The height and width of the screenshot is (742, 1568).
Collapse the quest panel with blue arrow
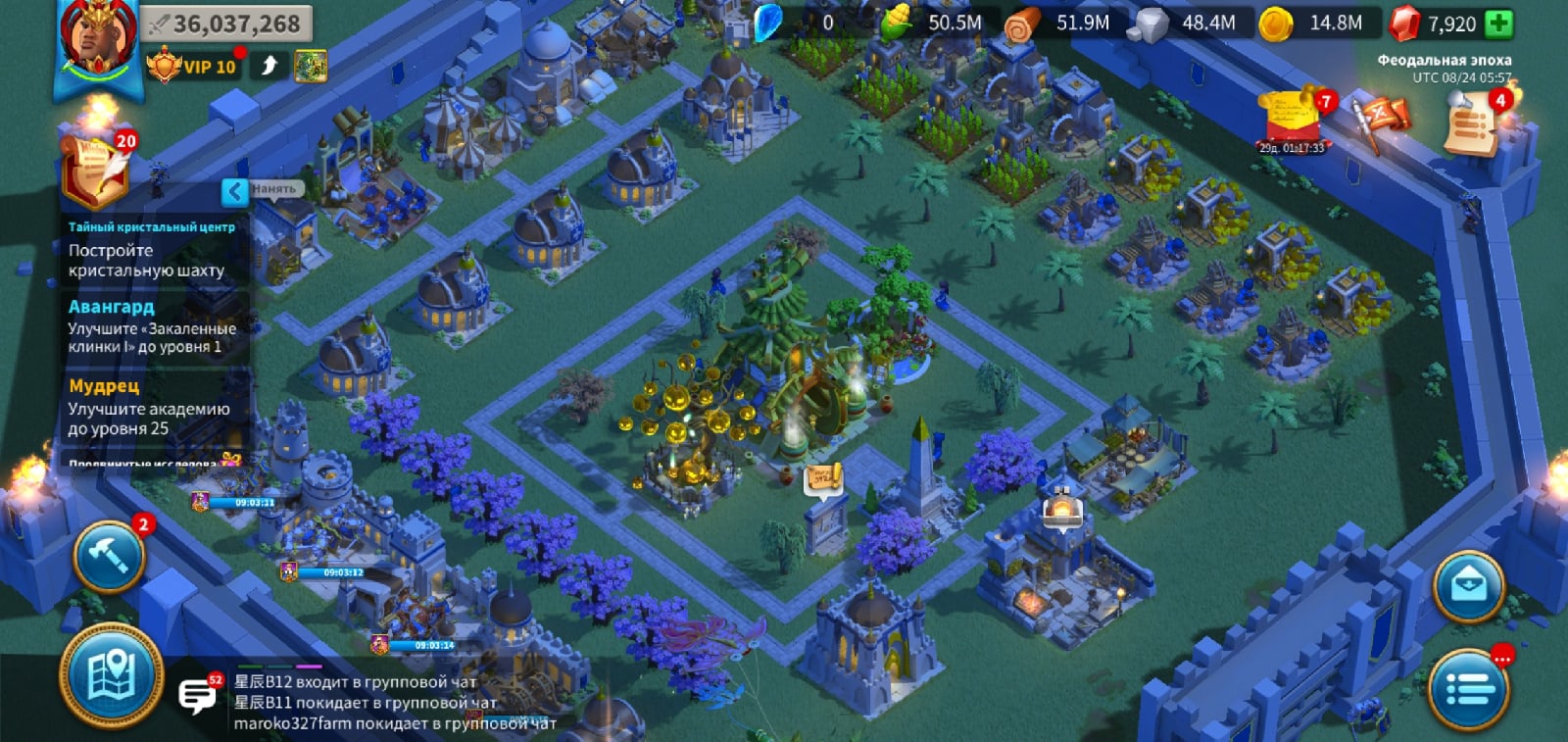(235, 191)
